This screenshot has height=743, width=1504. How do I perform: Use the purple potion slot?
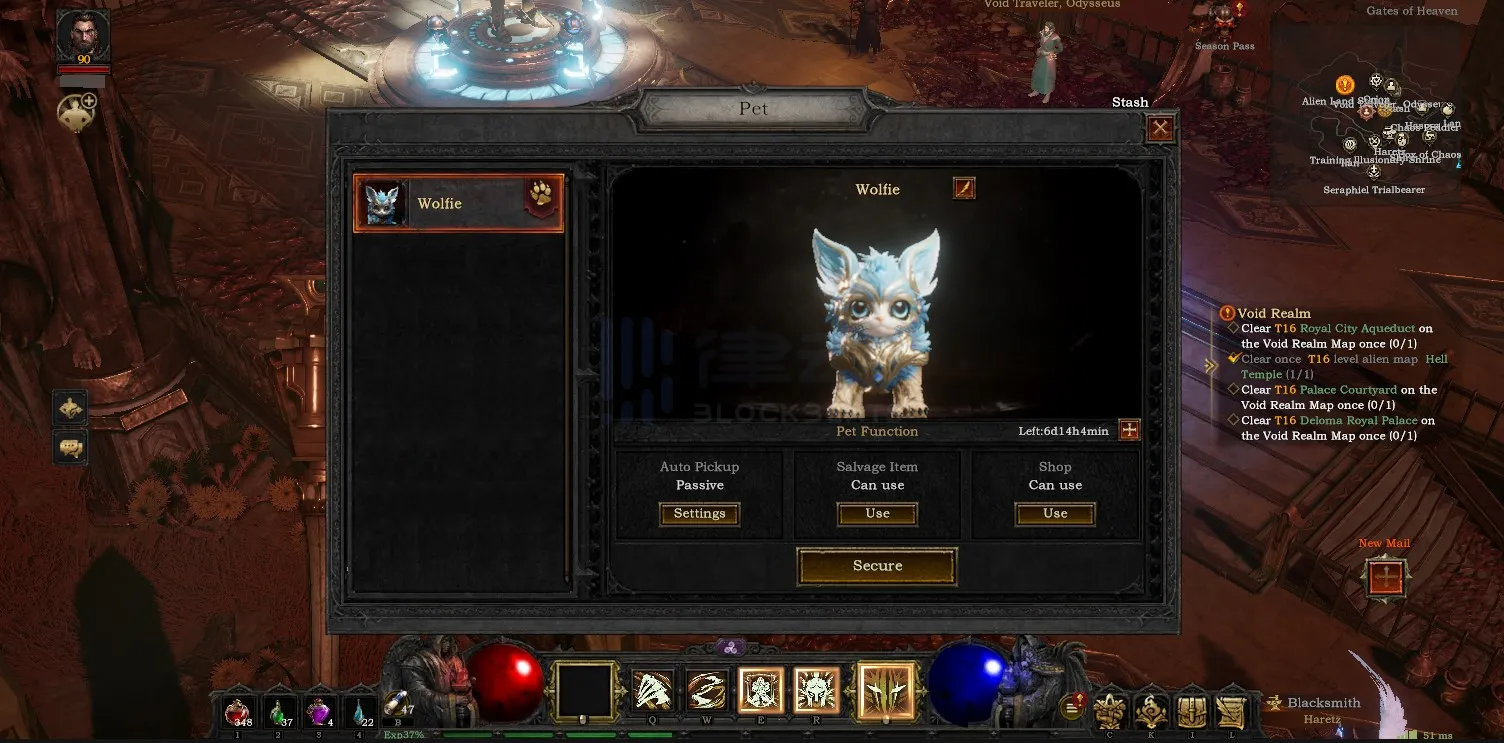[x=319, y=711]
